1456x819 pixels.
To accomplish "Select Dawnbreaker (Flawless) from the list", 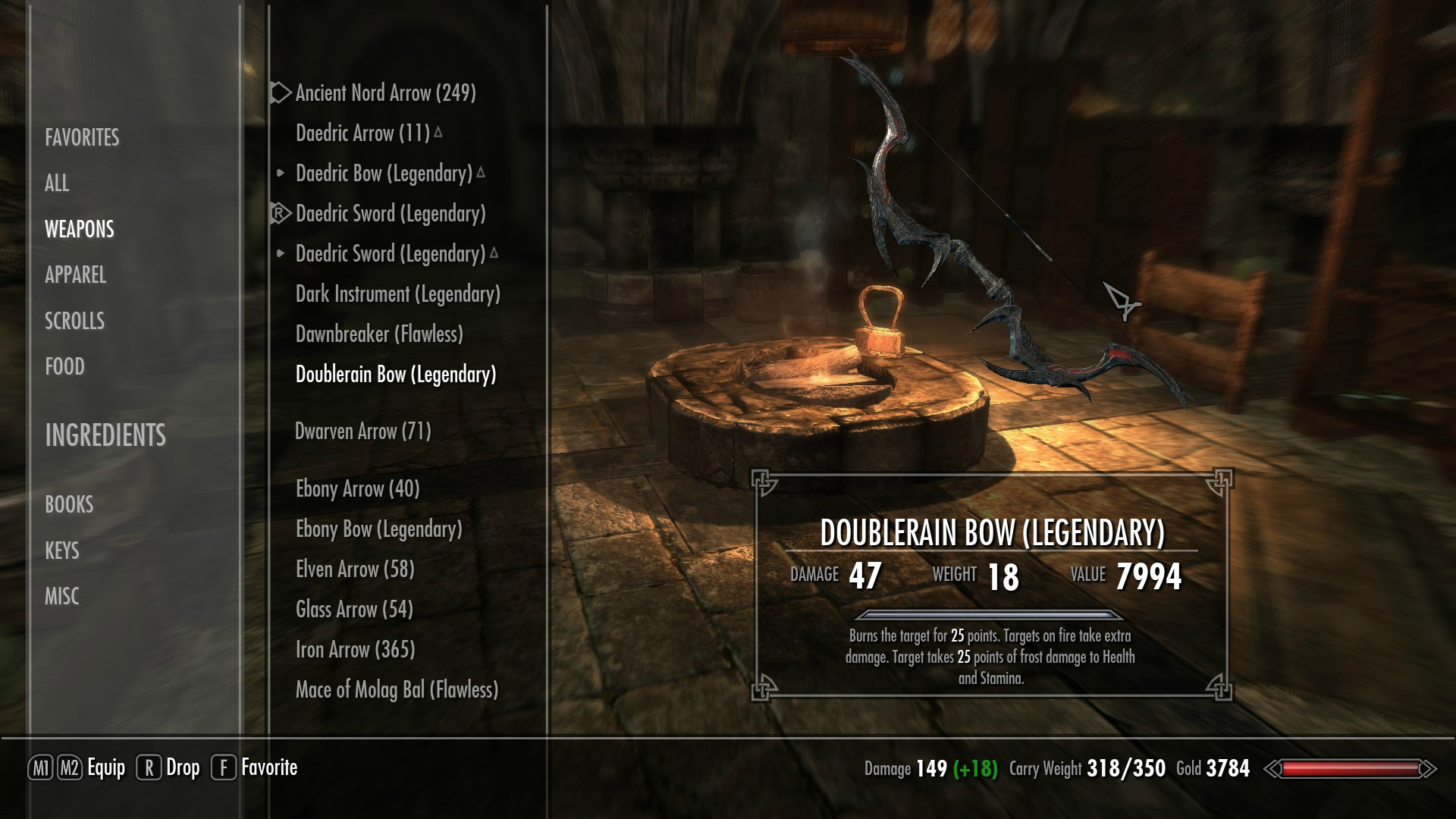I will [x=379, y=334].
